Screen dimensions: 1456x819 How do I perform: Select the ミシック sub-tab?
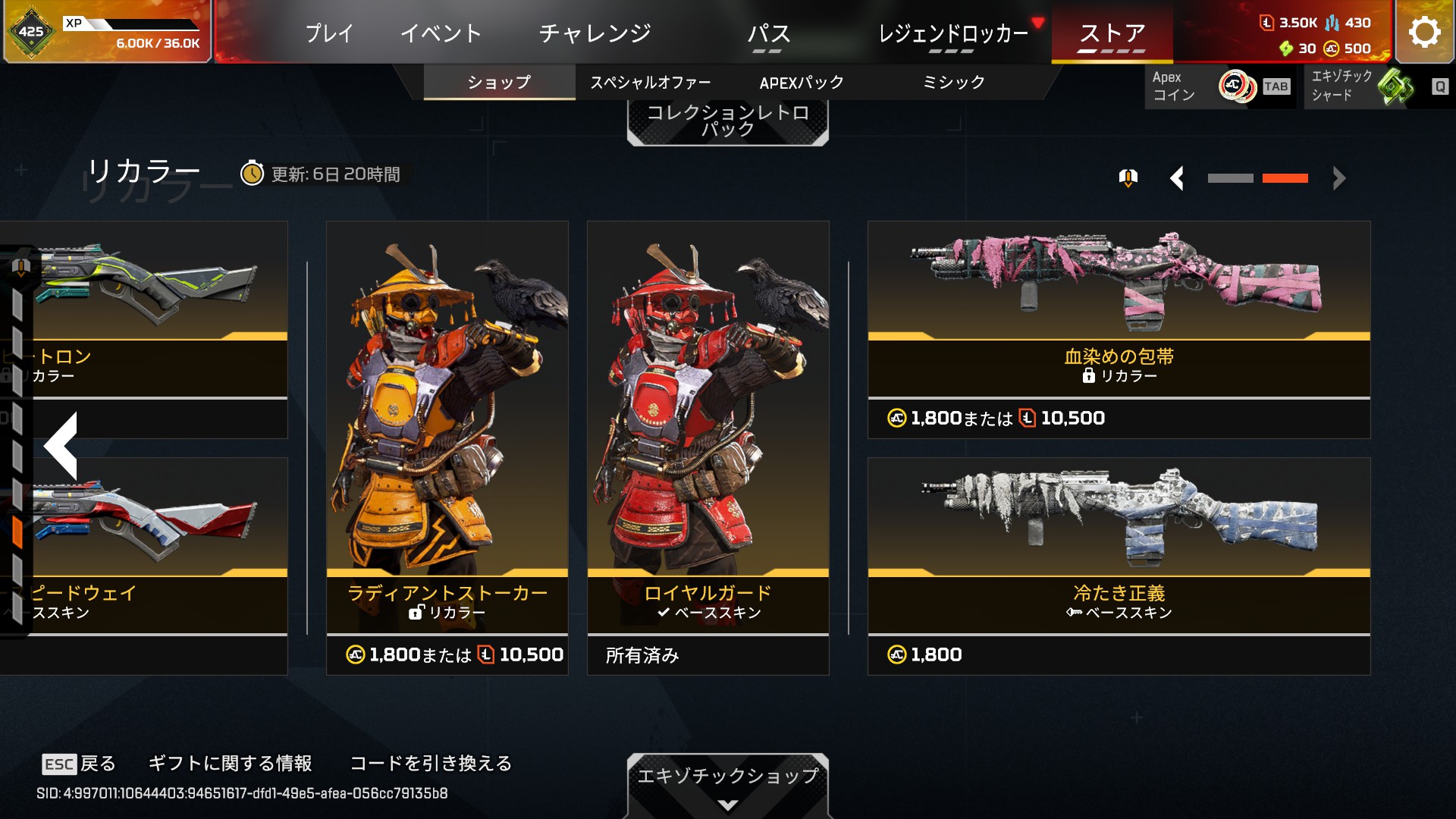(x=953, y=83)
